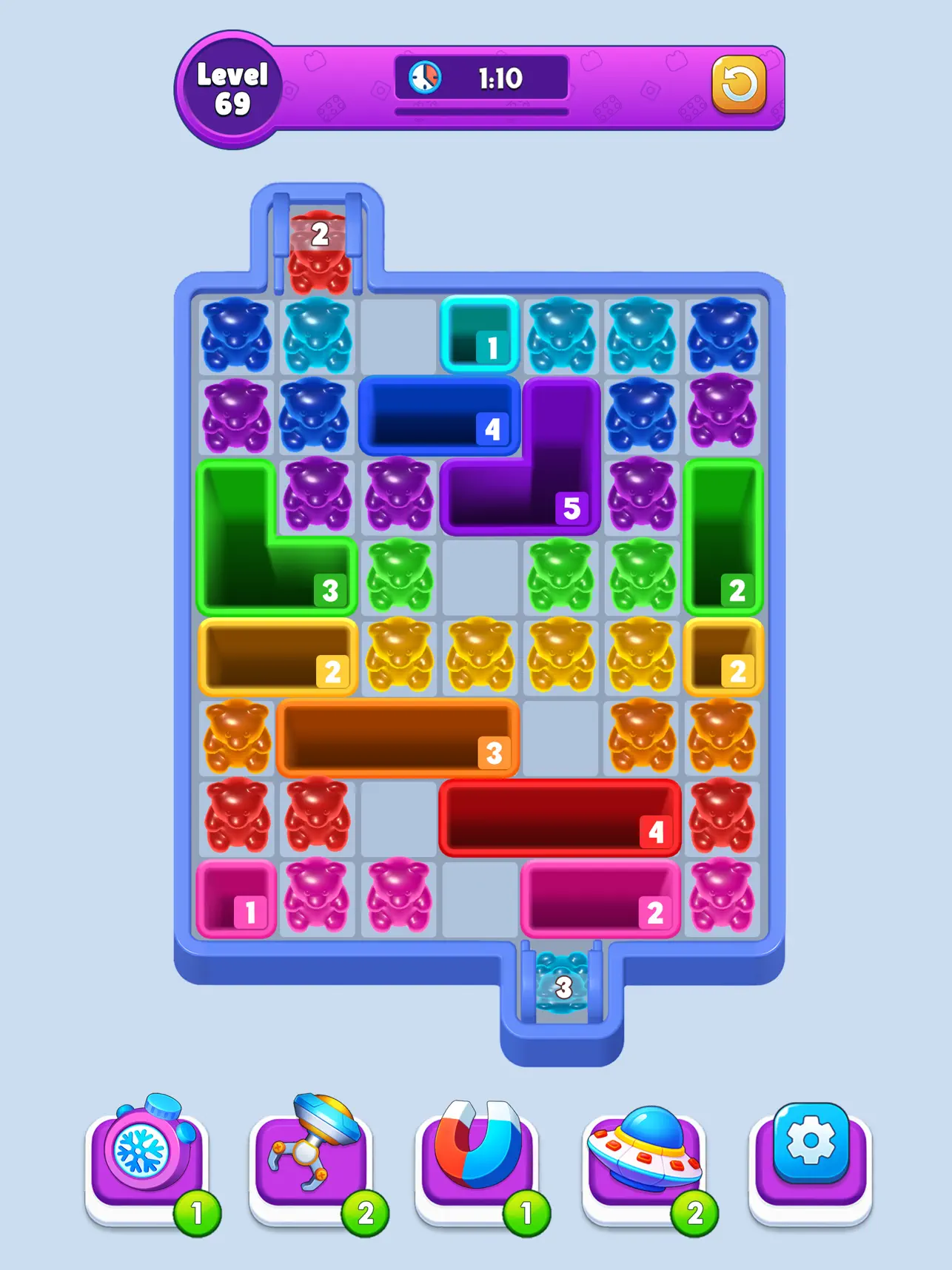Tap the Level 69 badge

pyautogui.click(x=232, y=84)
